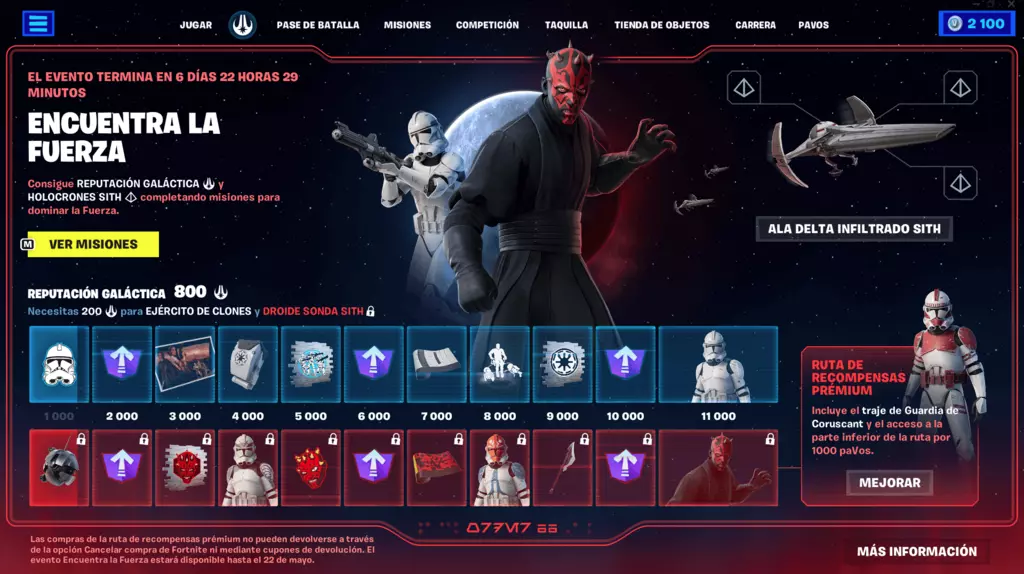Switch to the Carrera tab
The image size is (1024, 574).
pos(755,25)
